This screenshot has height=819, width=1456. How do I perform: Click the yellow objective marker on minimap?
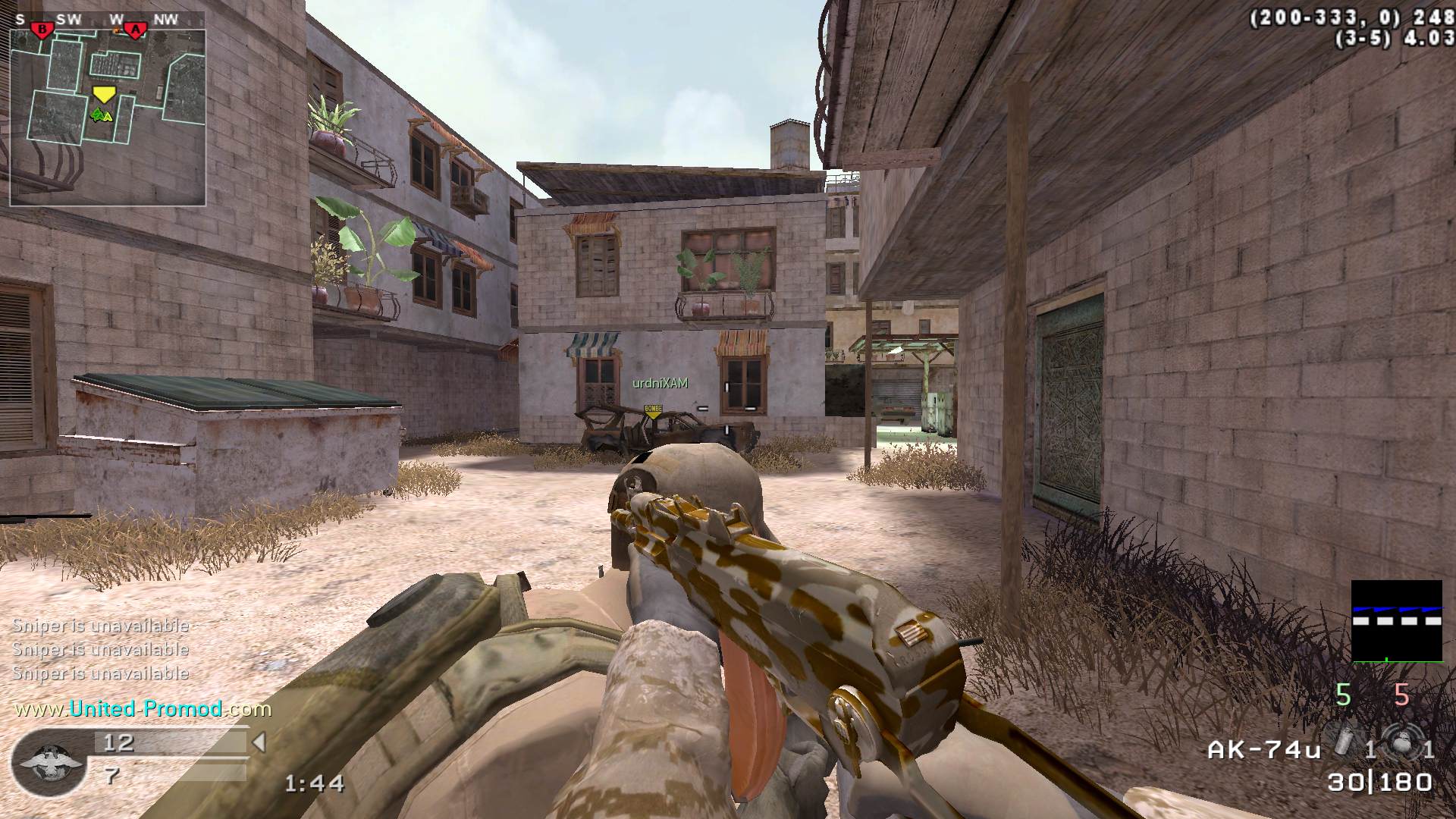103,94
